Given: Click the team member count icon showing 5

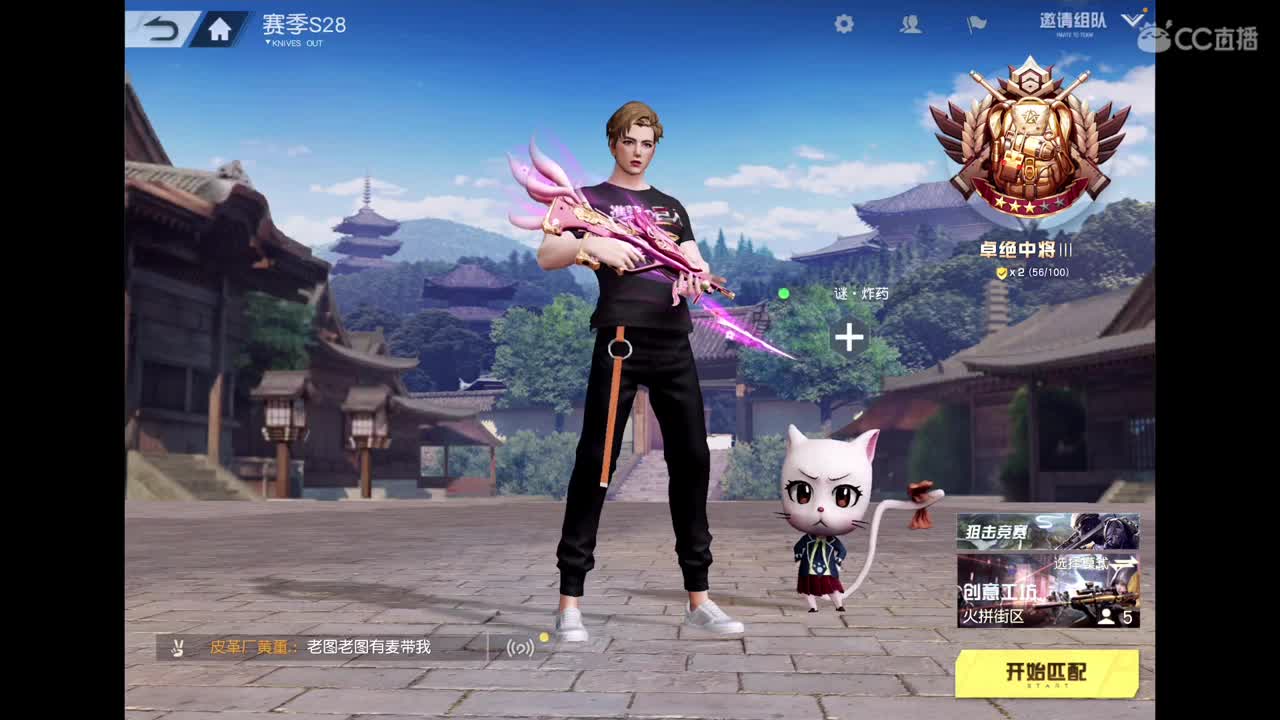Looking at the screenshot, I should pyautogui.click(x=1113, y=616).
